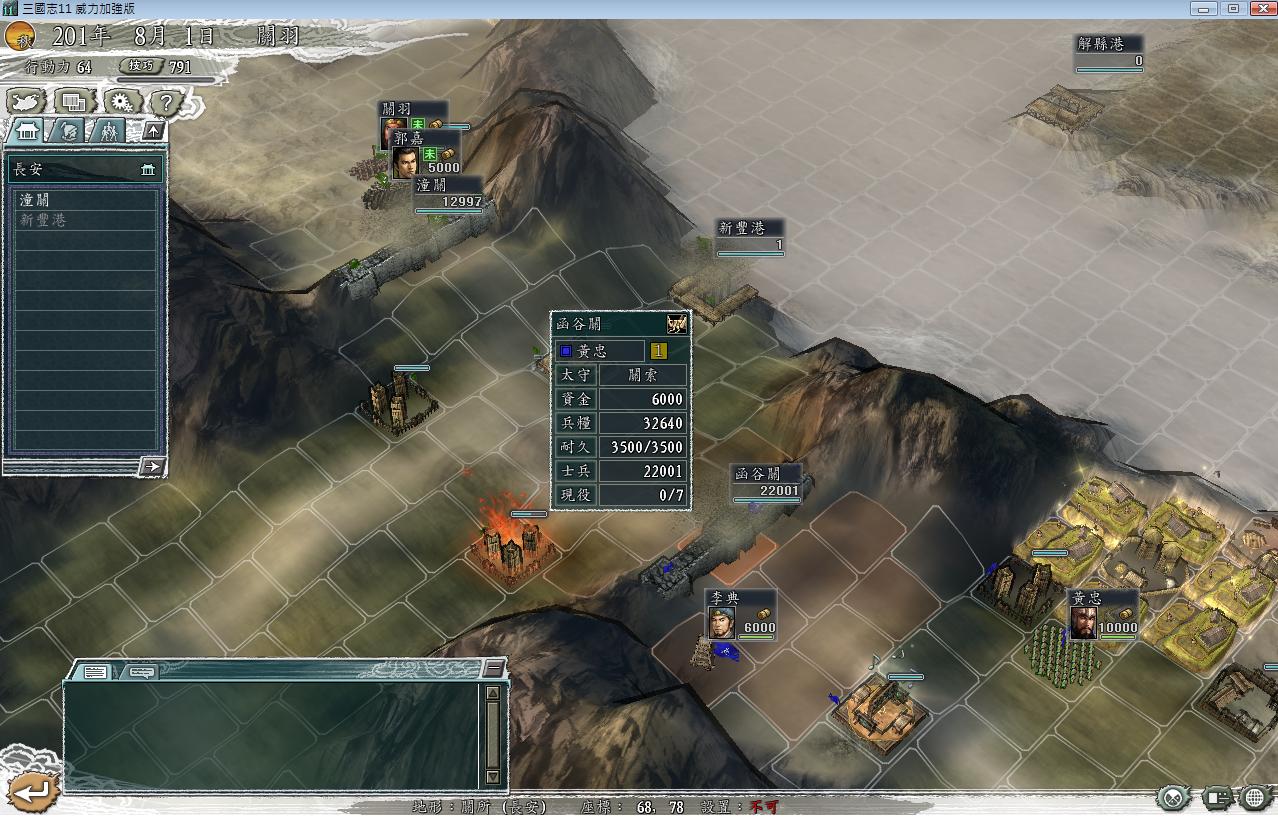Open the gear settings menu
Viewport: 1278px width, 818px height.
[121, 101]
